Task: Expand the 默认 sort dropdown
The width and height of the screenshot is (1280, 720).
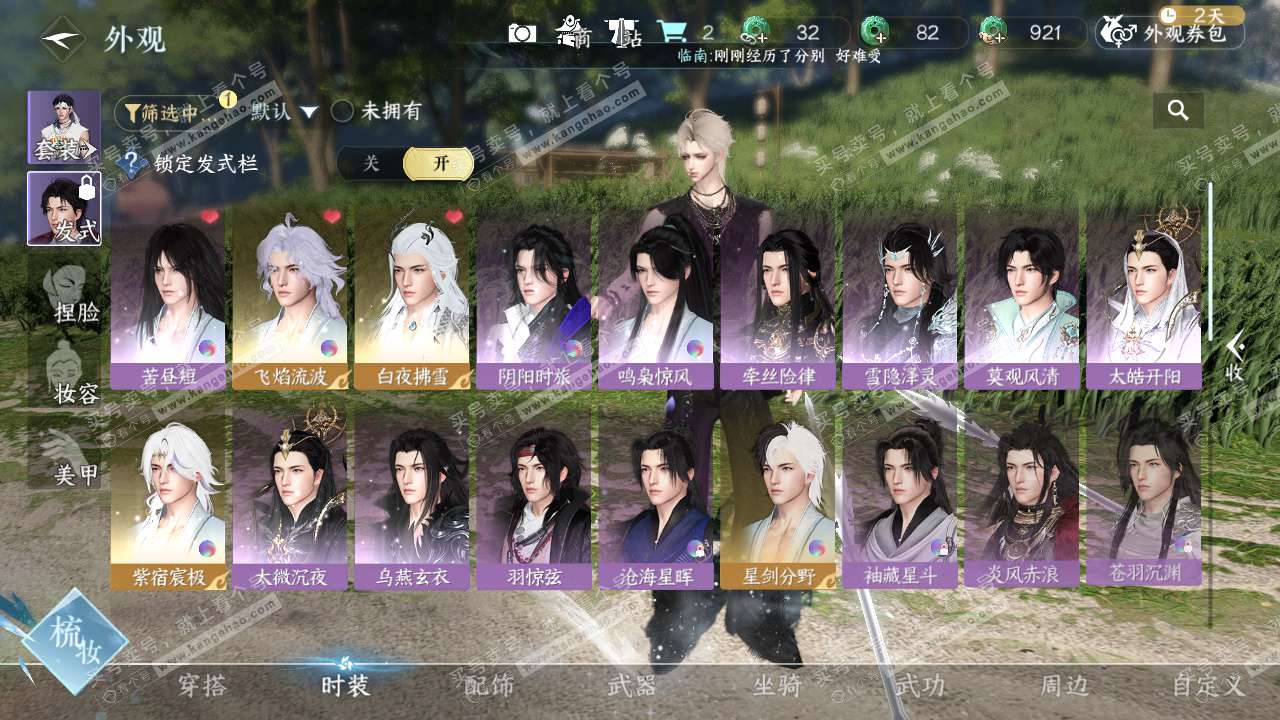Action: [284, 111]
